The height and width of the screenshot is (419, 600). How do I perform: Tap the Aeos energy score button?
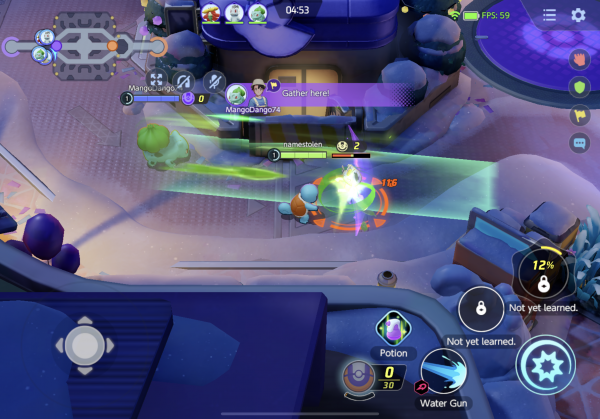tap(359, 376)
